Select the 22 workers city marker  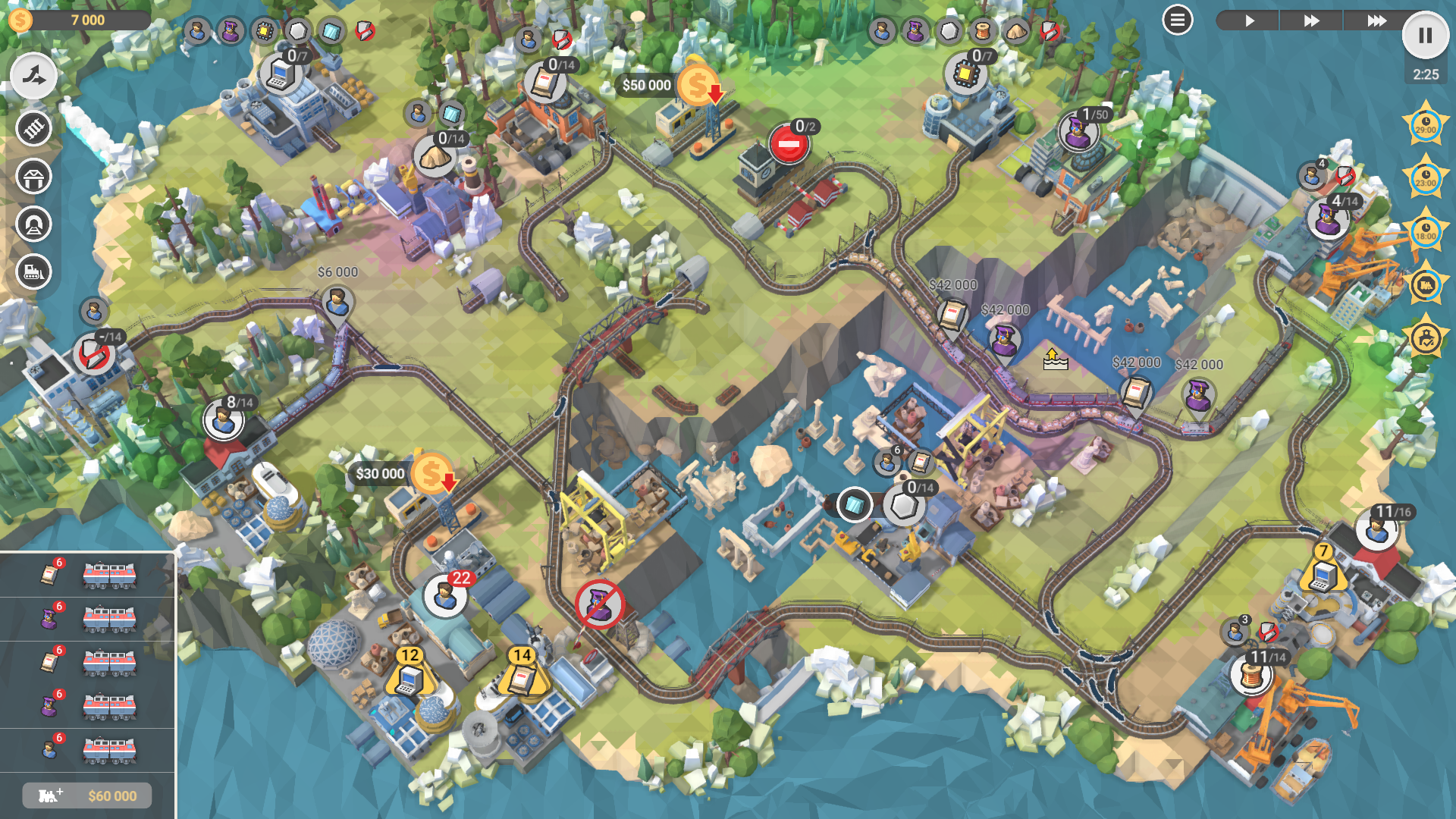[445, 595]
